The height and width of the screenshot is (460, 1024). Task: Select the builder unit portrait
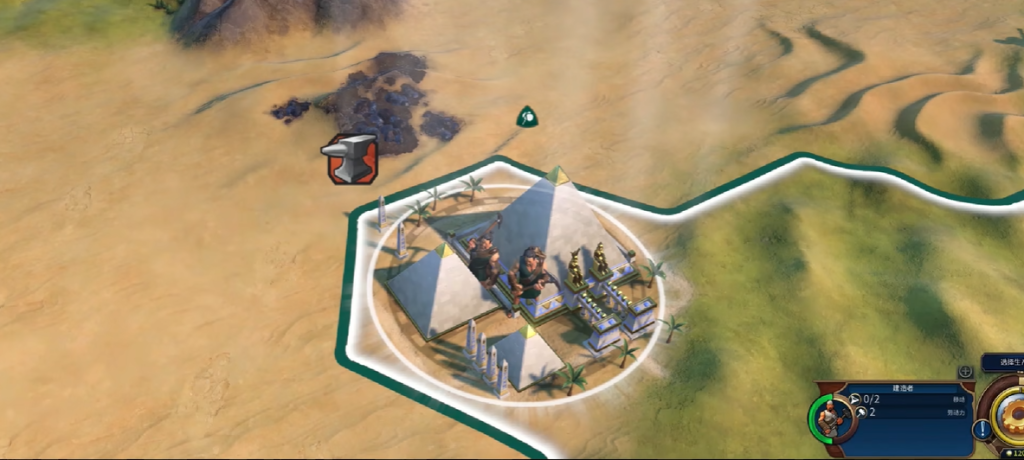[x=828, y=415]
